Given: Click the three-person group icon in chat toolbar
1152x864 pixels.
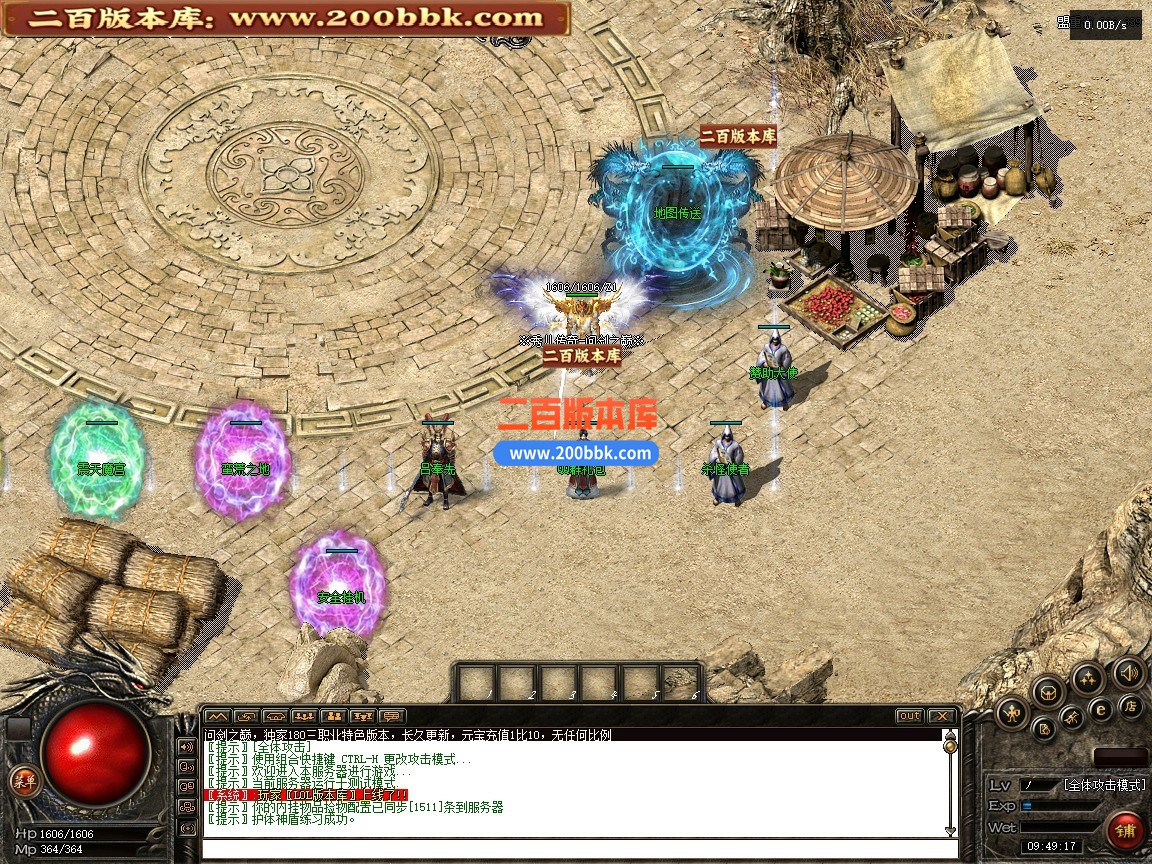Looking at the screenshot, I should [304, 716].
